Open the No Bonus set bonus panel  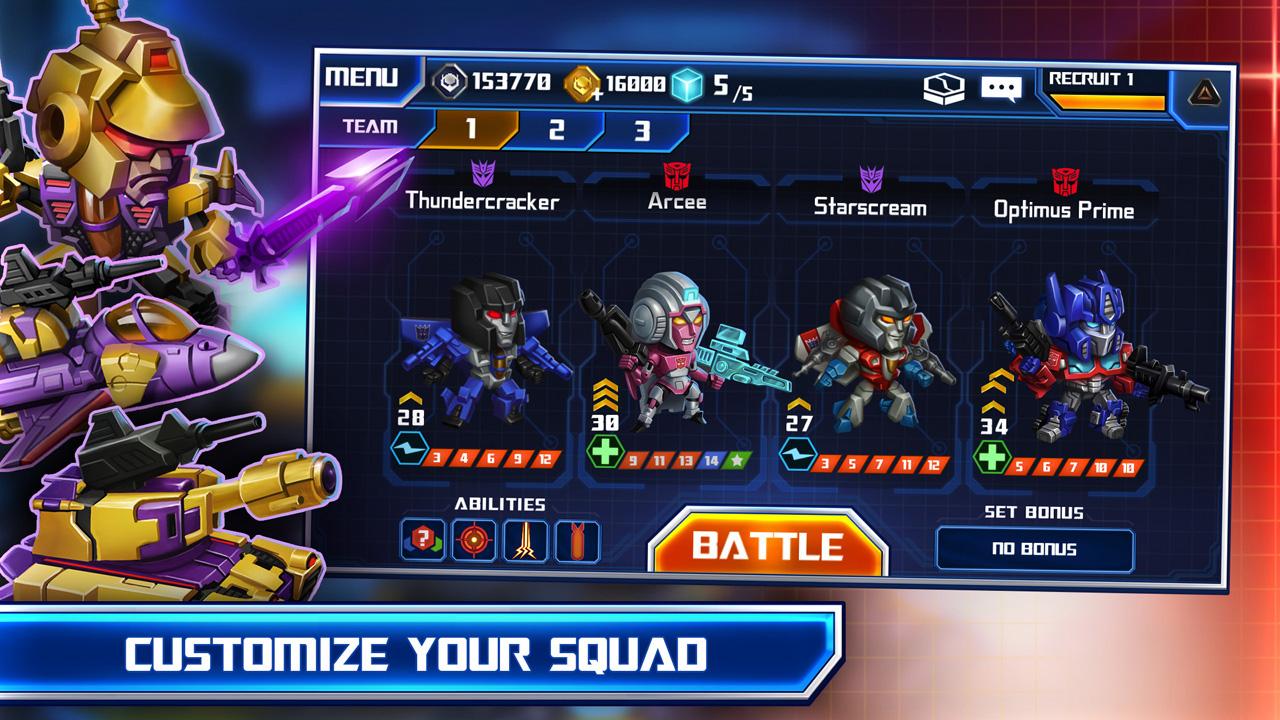[1035, 549]
